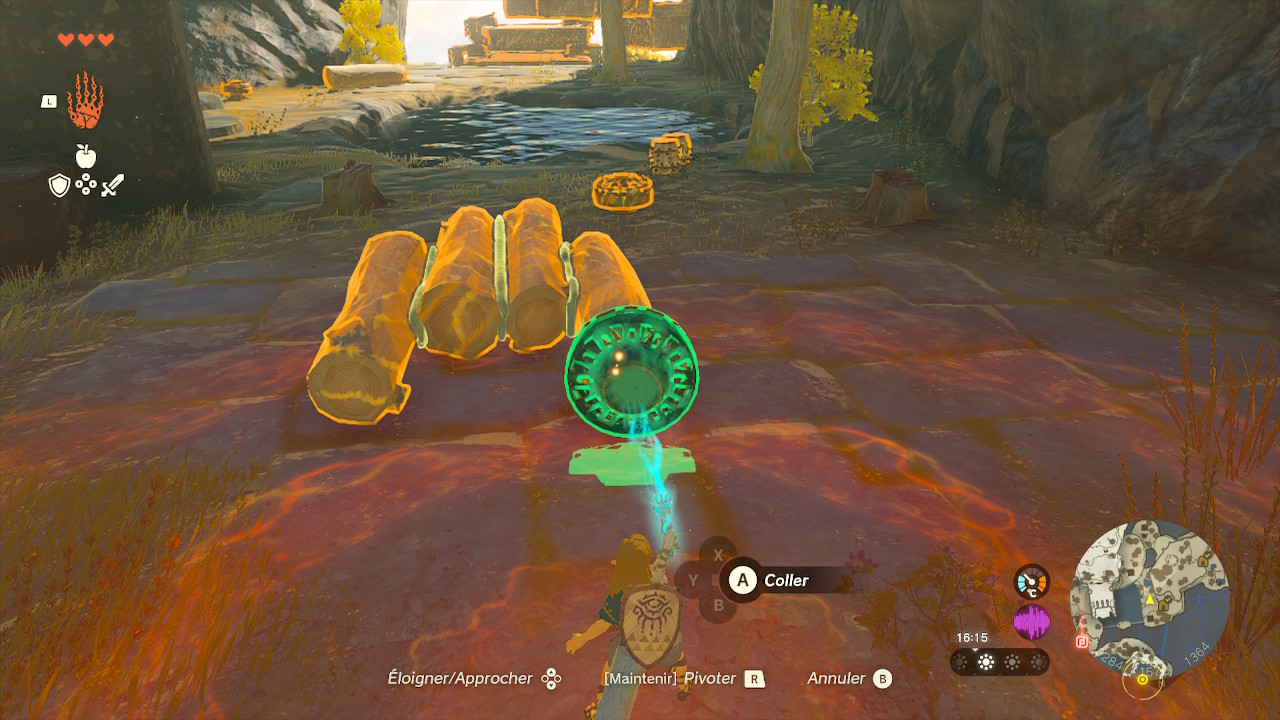Choose the Coller action label
The image size is (1280, 720).
(x=786, y=580)
